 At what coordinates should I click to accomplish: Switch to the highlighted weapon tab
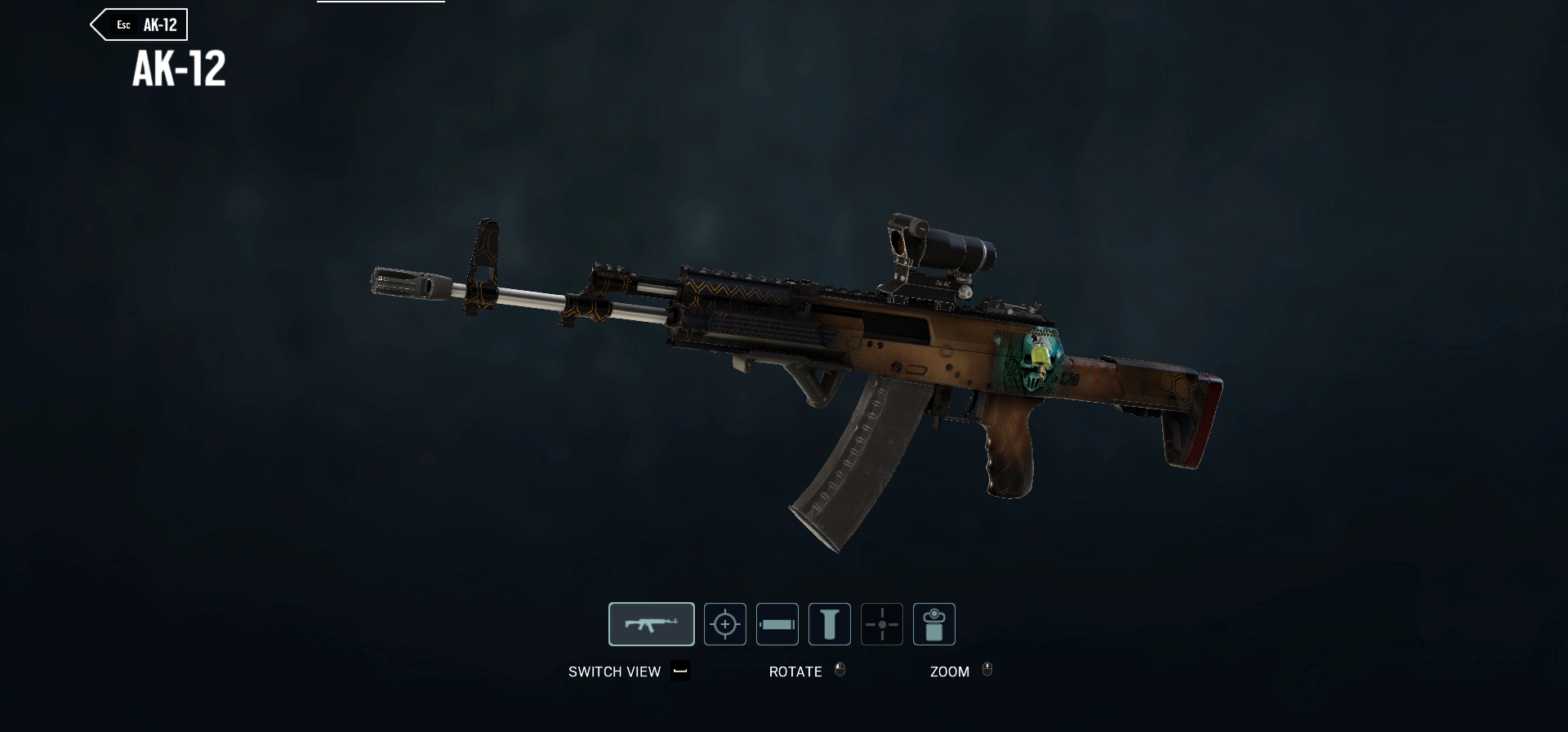[652, 623]
